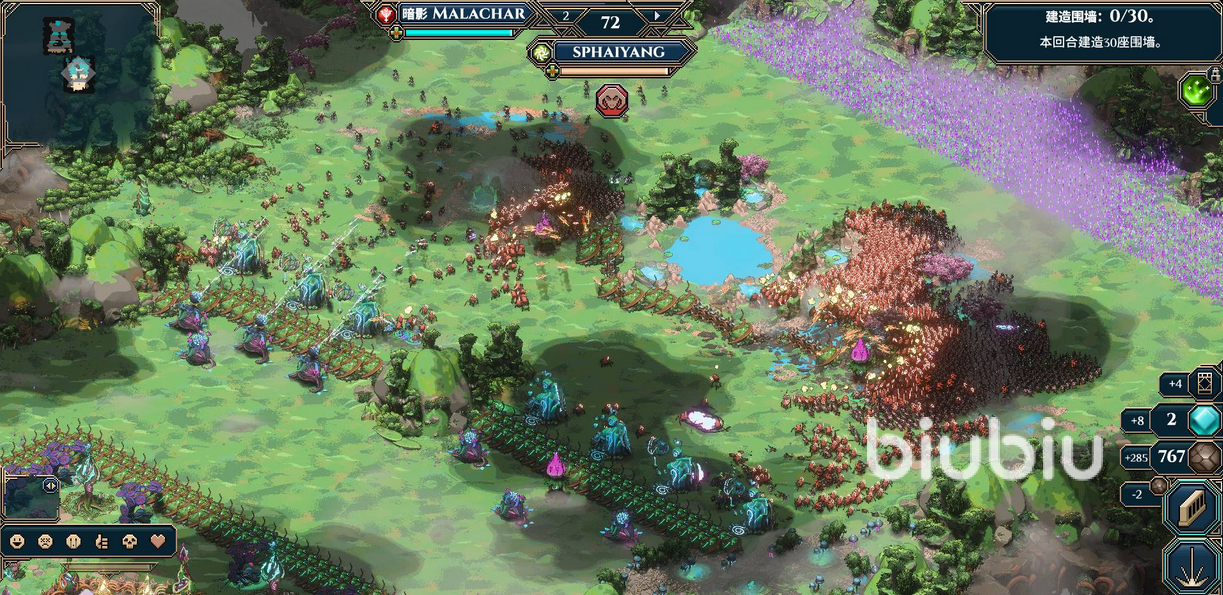This screenshot has height=595, width=1223.
Task: Open the wall-building objective tracker panel
Action: (x=1102, y=34)
